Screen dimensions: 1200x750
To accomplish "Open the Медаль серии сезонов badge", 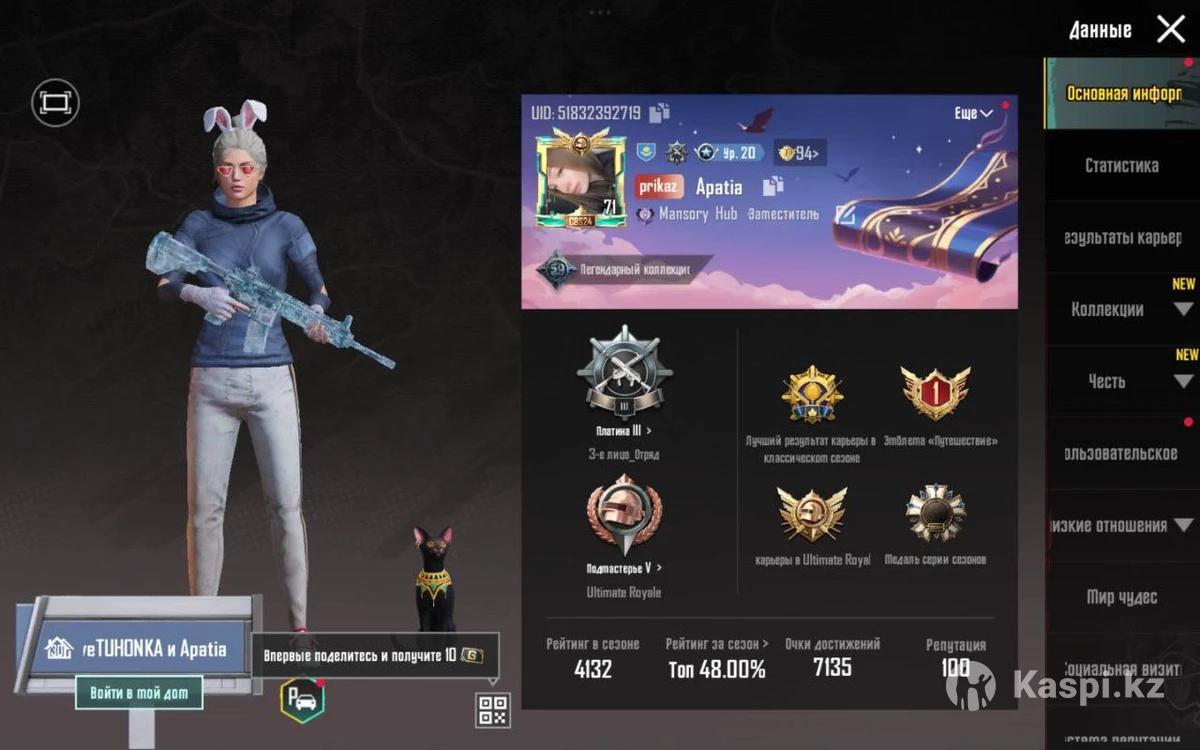I will click(935, 514).
